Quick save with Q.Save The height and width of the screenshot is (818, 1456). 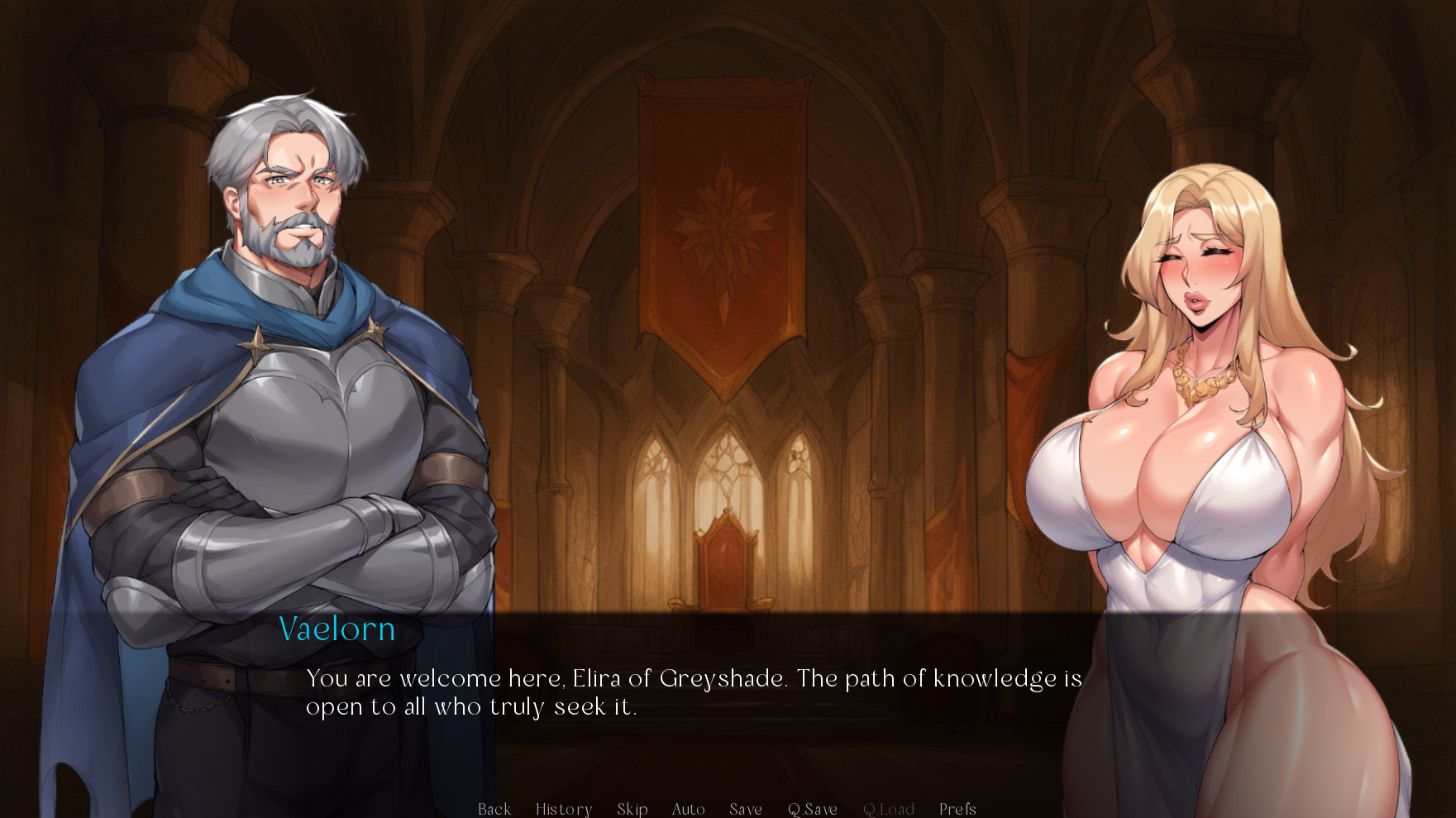(813, 809)
